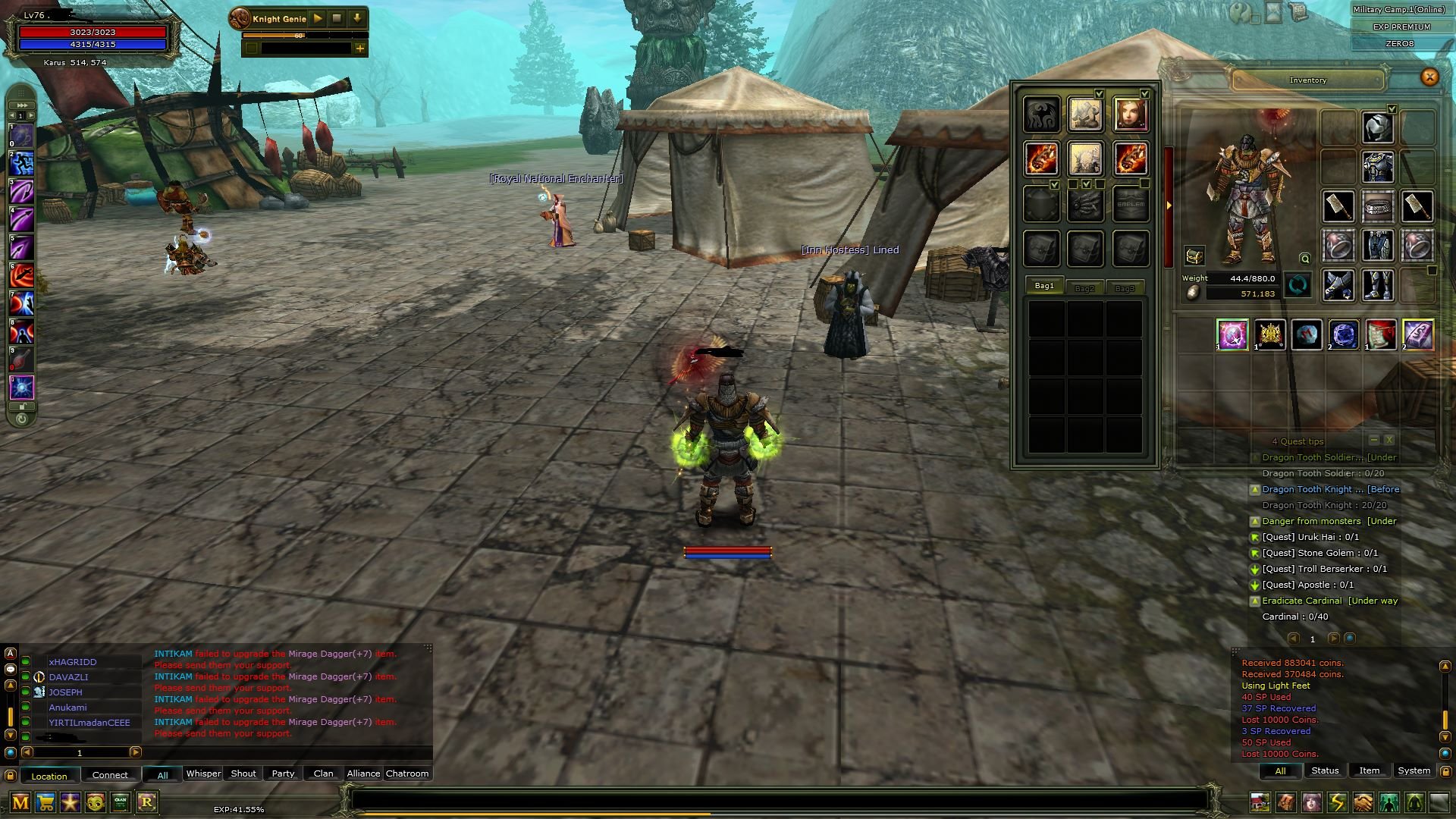1456x819 pixels.
Task: Switch chat to Shout
Action: pos(243,773)
